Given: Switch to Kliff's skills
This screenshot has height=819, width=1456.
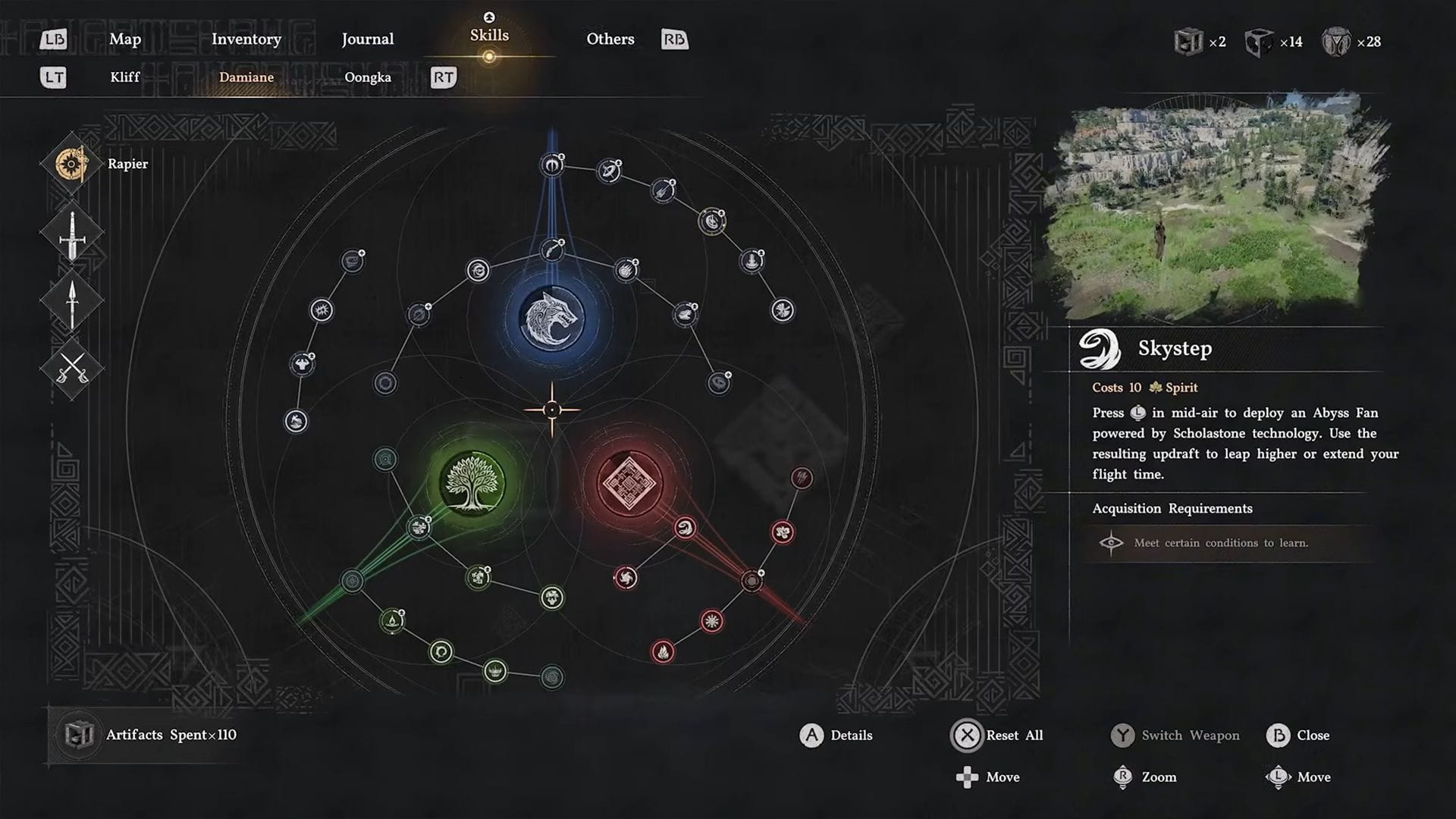Looking at the screenshot, I should (x=125, y=77).
